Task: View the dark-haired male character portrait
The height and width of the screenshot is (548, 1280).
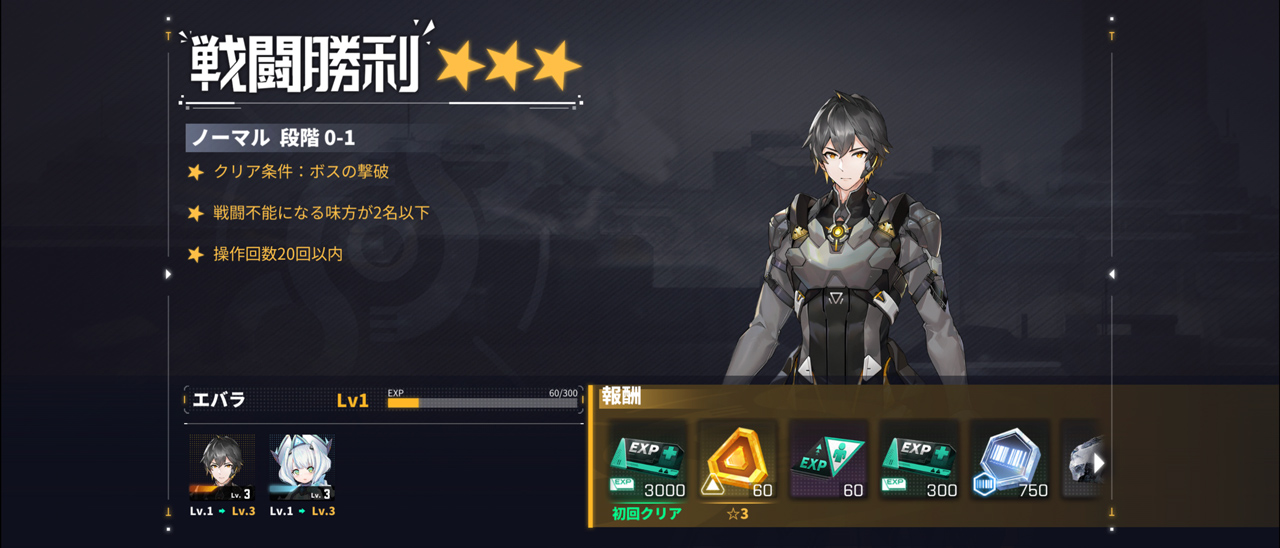Action: (222, 467)
